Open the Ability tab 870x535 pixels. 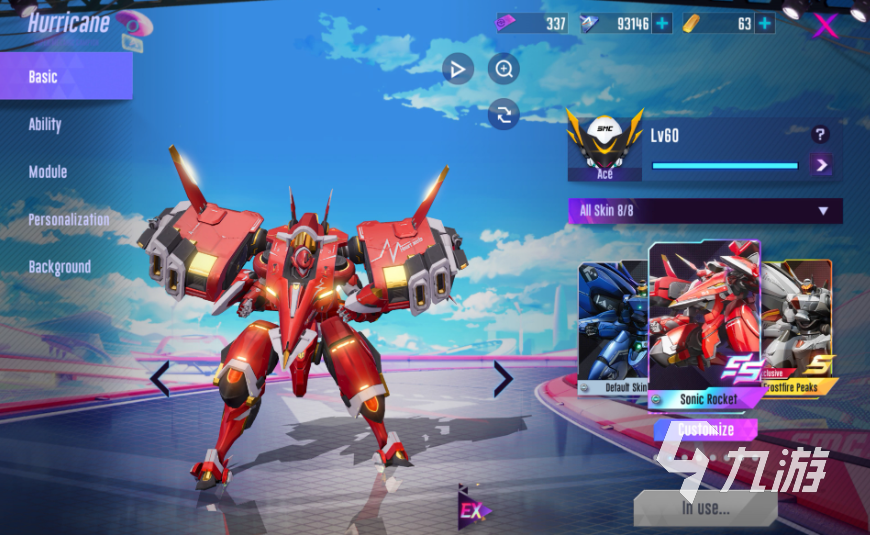tap(45, 125)
